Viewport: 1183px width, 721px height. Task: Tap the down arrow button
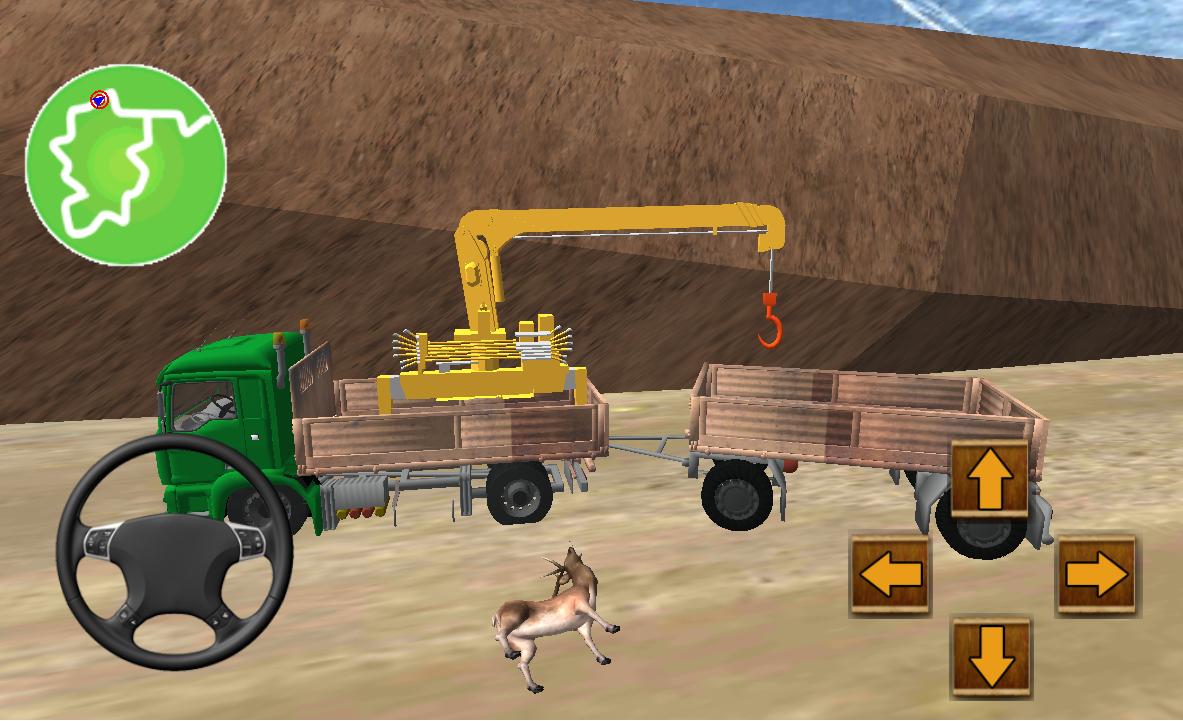tap(990, 656)
